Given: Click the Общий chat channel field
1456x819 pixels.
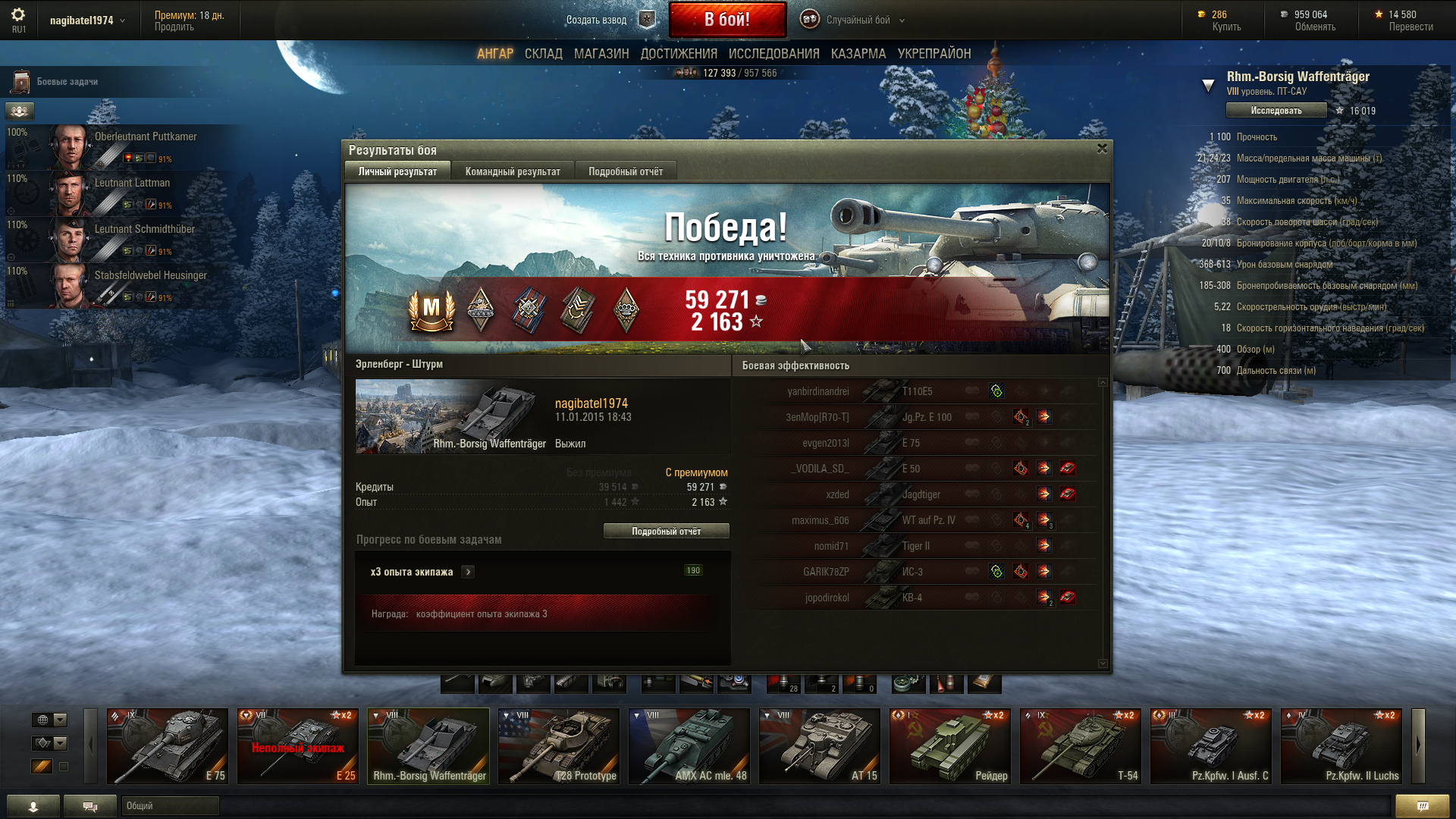Looking at the screenshot, I should (x=170, y=806).
